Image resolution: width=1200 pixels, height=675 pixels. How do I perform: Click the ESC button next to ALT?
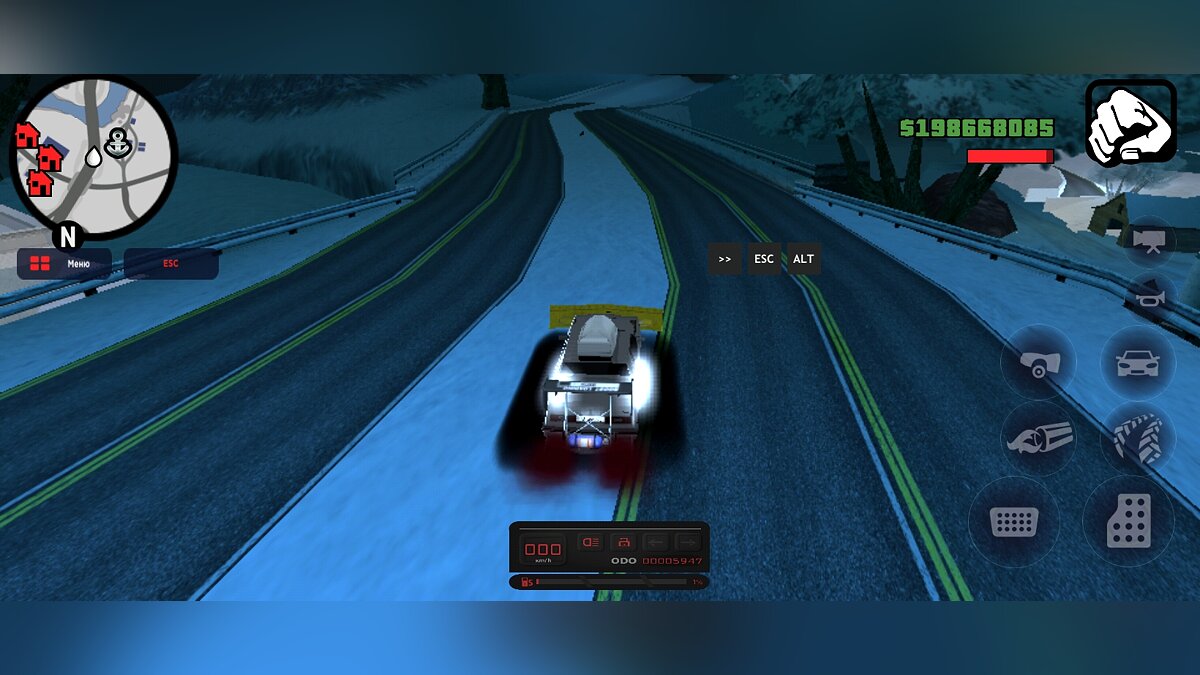[764, 259]
